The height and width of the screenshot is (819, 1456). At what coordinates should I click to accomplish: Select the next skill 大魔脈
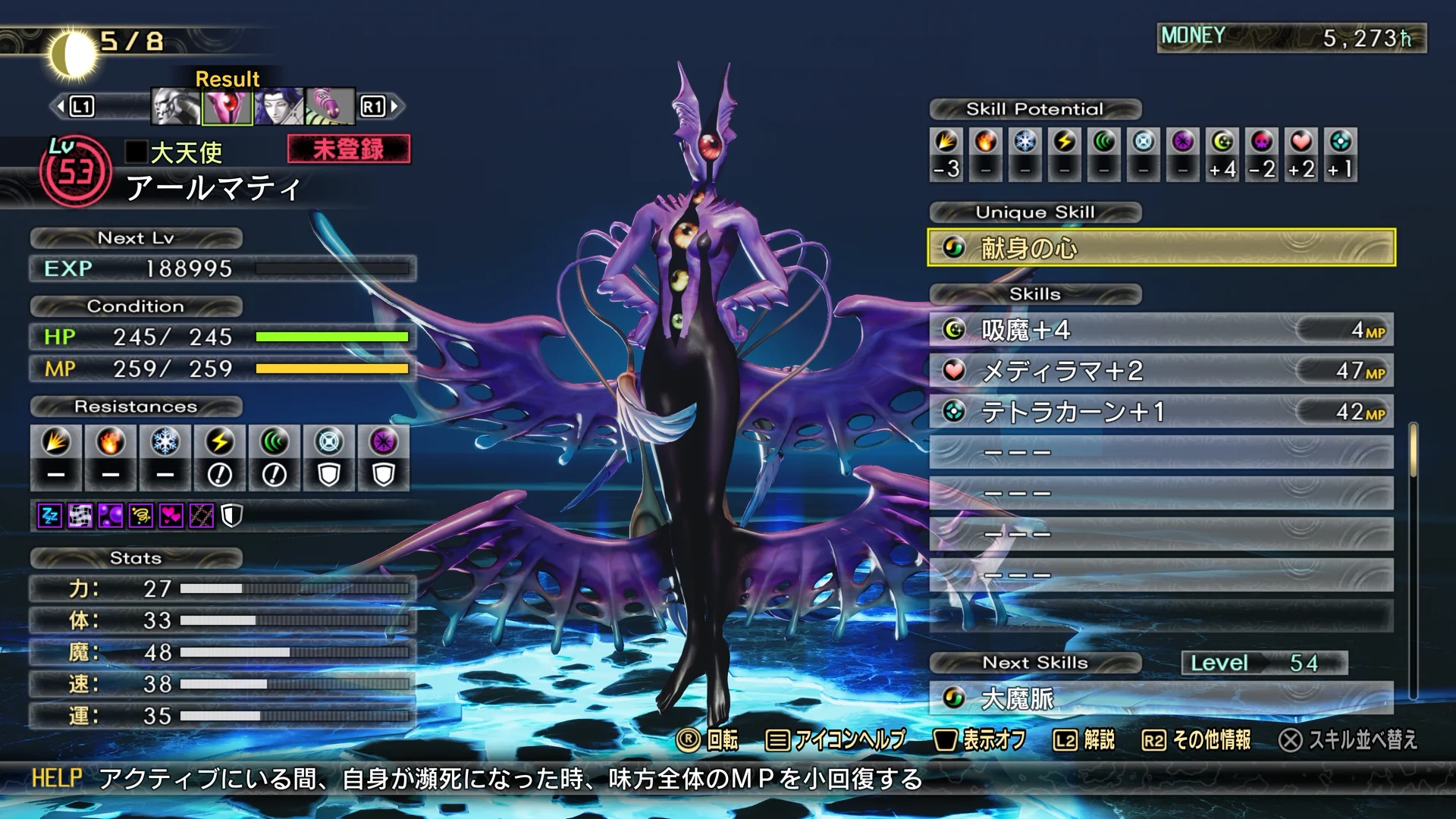pyautogui.click(x=1161, y=698)
